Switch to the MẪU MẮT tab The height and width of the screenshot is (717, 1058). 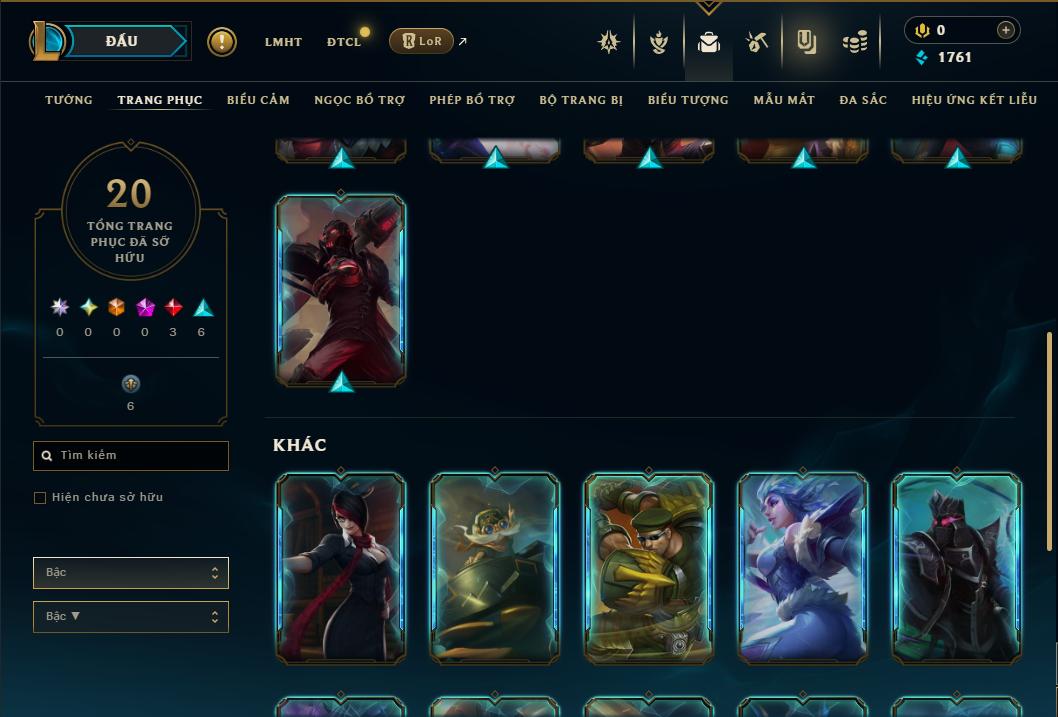pyautogui.click(x=784, y=100)
